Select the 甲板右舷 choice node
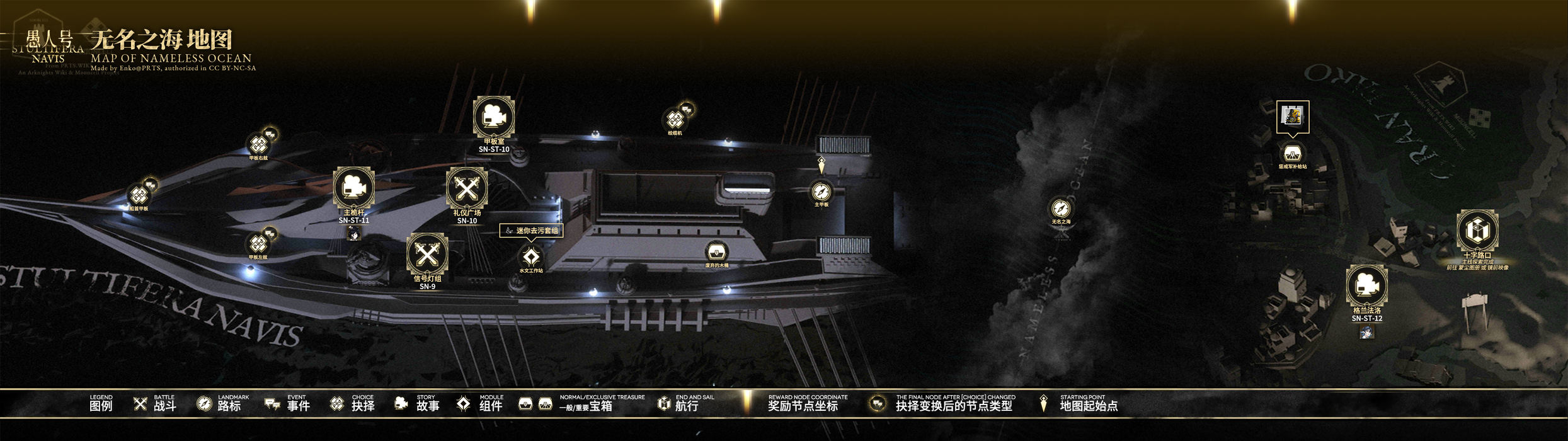 point(258,145)
